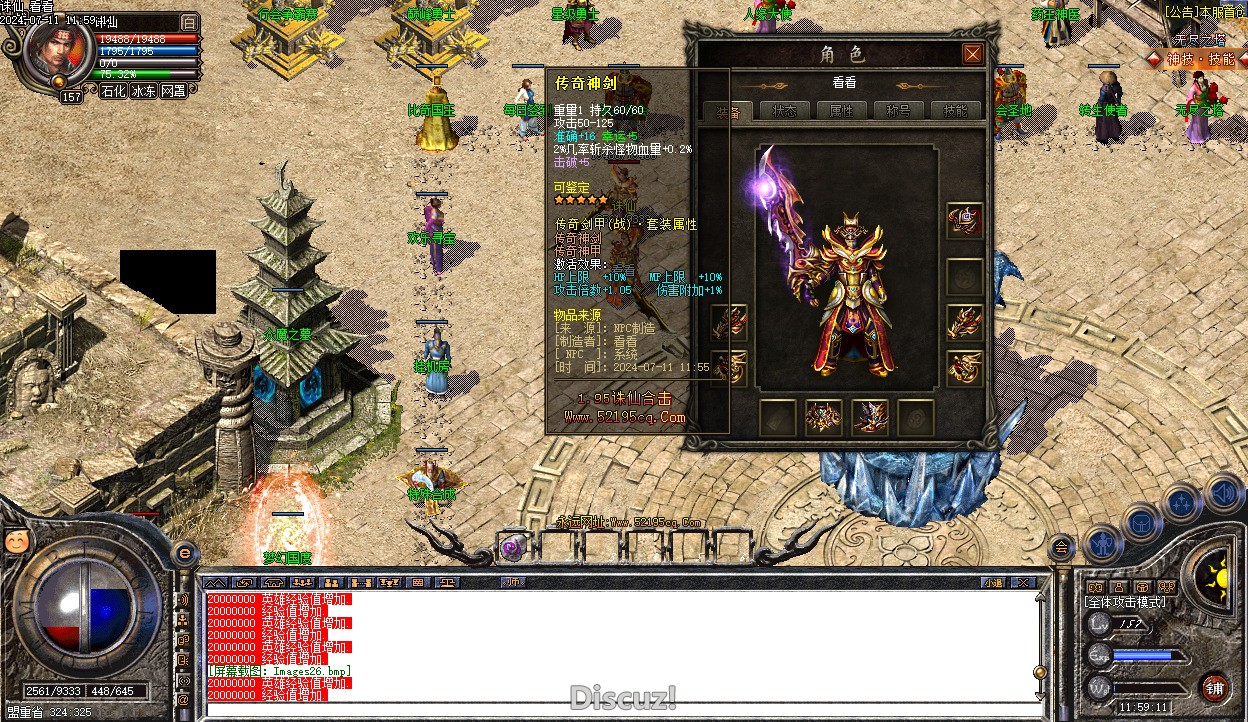This screenshot has width=1248, height=722.
Task: Click the 小退 logout button
Action: pos(992,582)
